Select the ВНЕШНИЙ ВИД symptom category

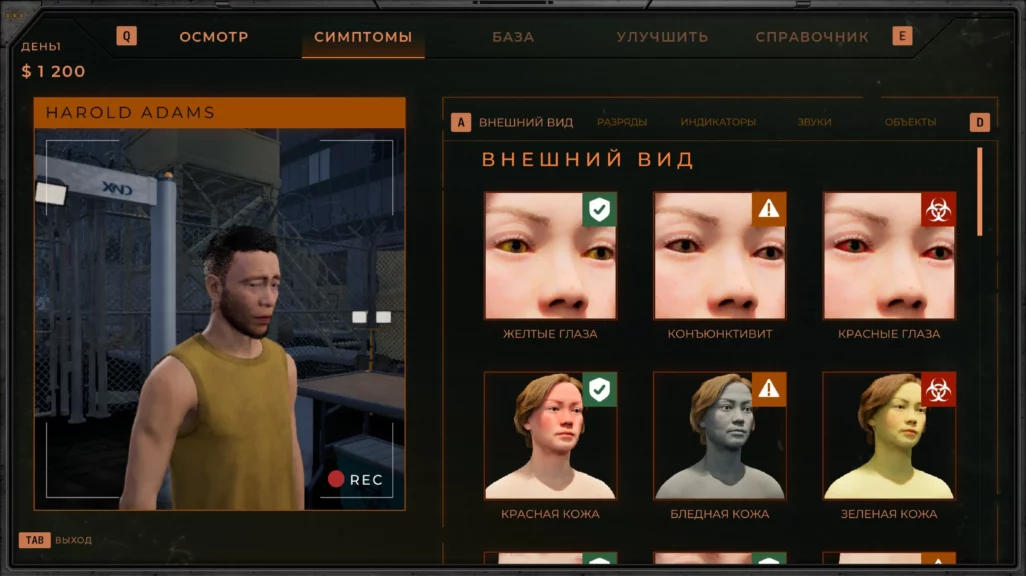click(x=526, y=122)
